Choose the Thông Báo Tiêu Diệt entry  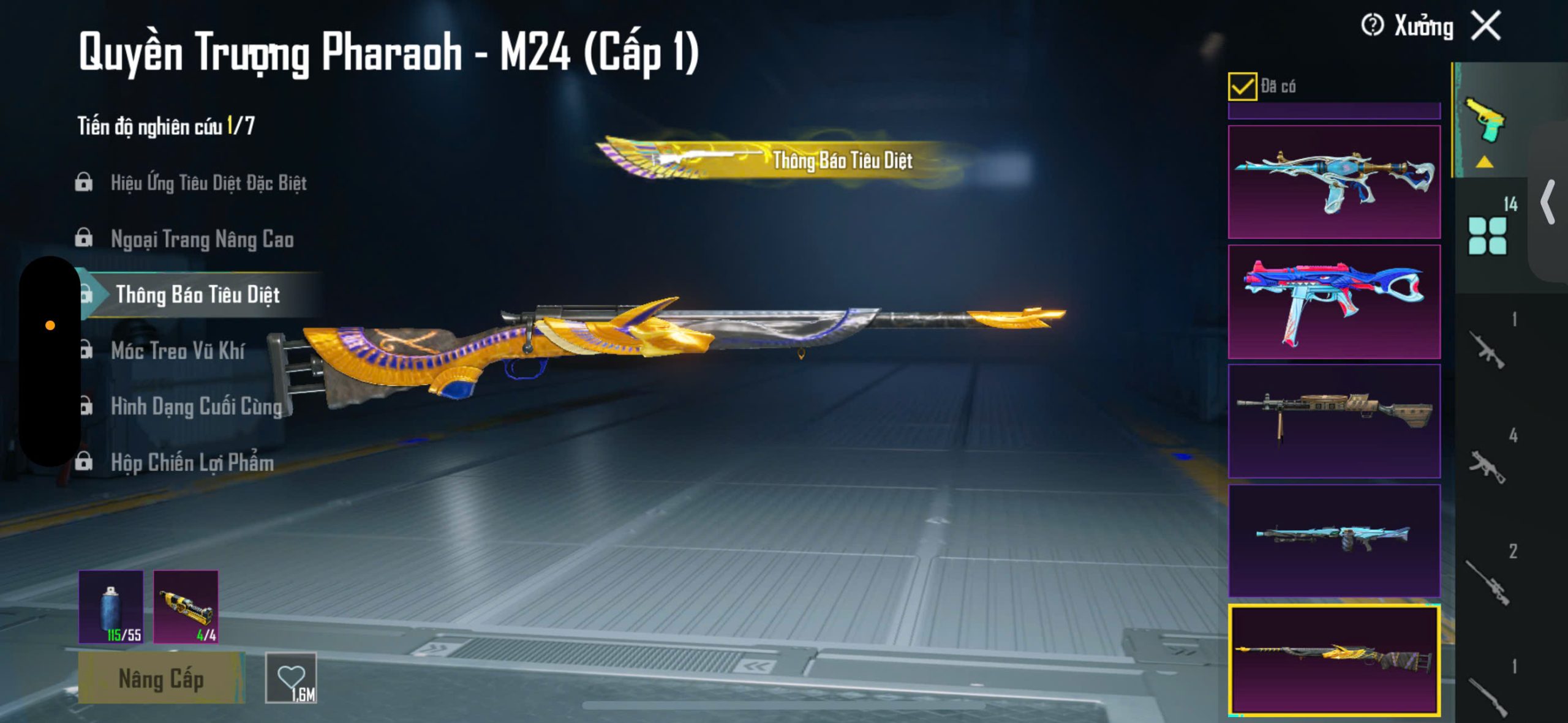[x=197, y=295]
